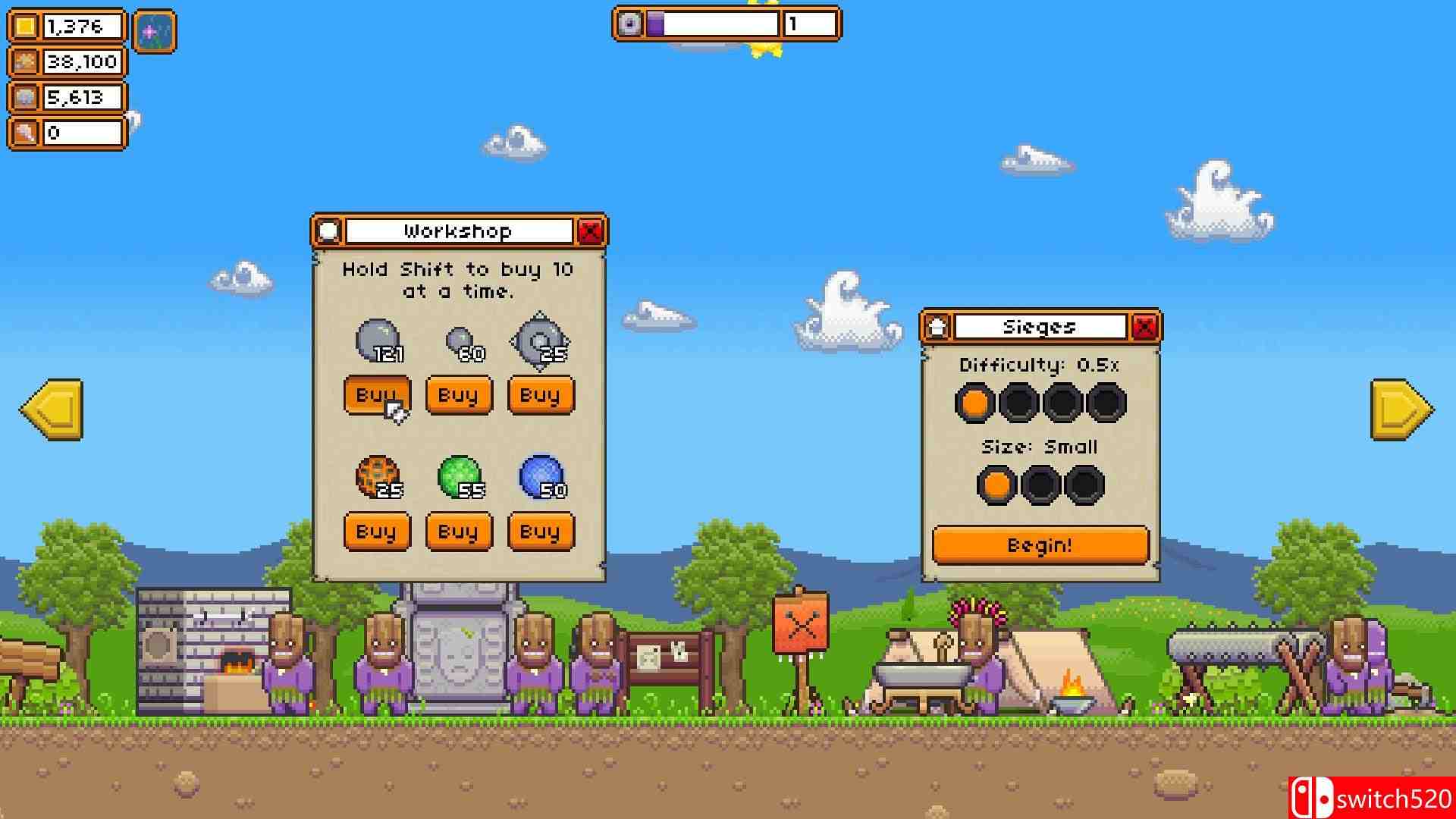Click the white orb icon on the Workshop titlebar

(328, 231)
